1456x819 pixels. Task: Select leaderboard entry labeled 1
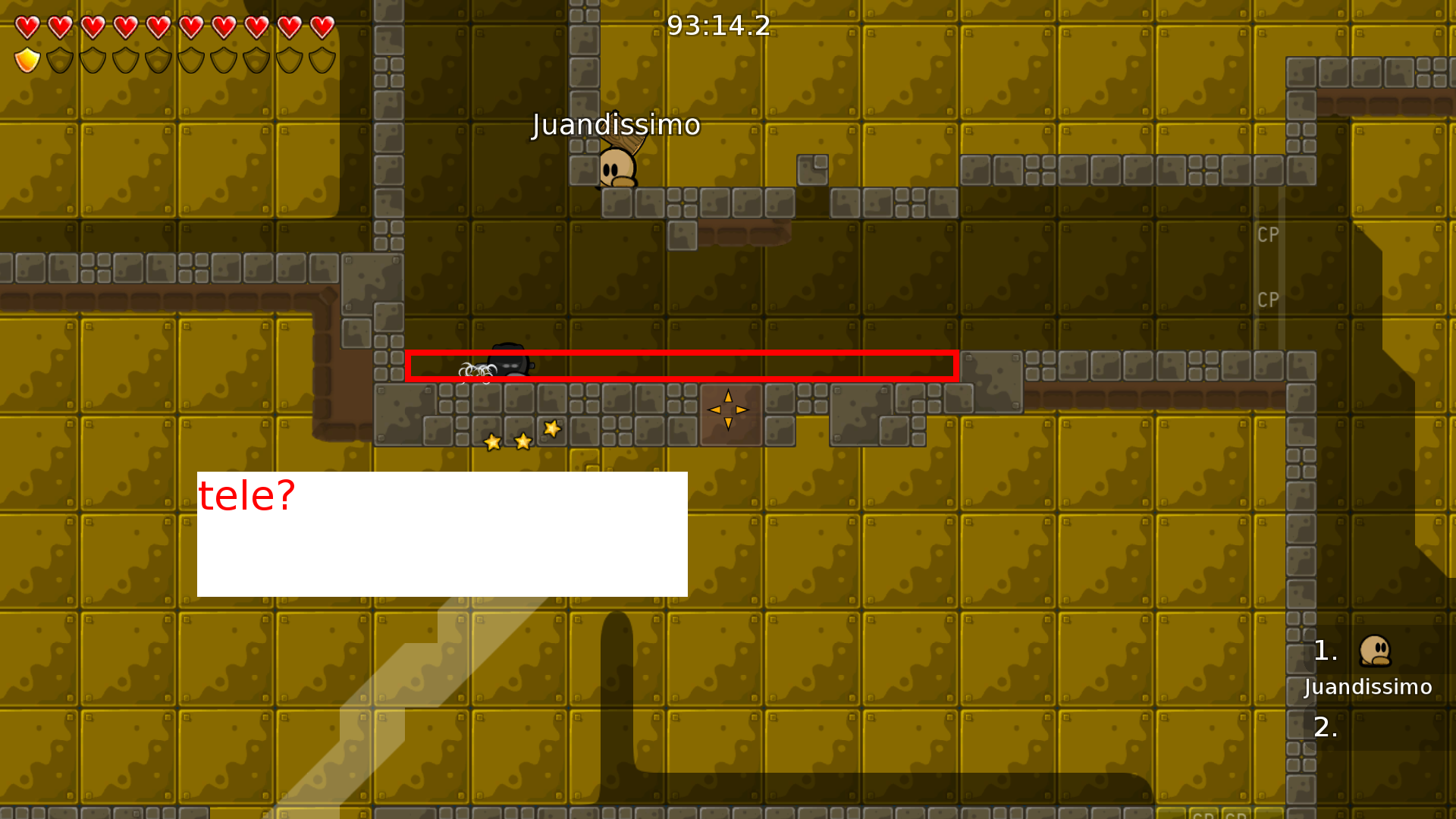[1326, 651]
